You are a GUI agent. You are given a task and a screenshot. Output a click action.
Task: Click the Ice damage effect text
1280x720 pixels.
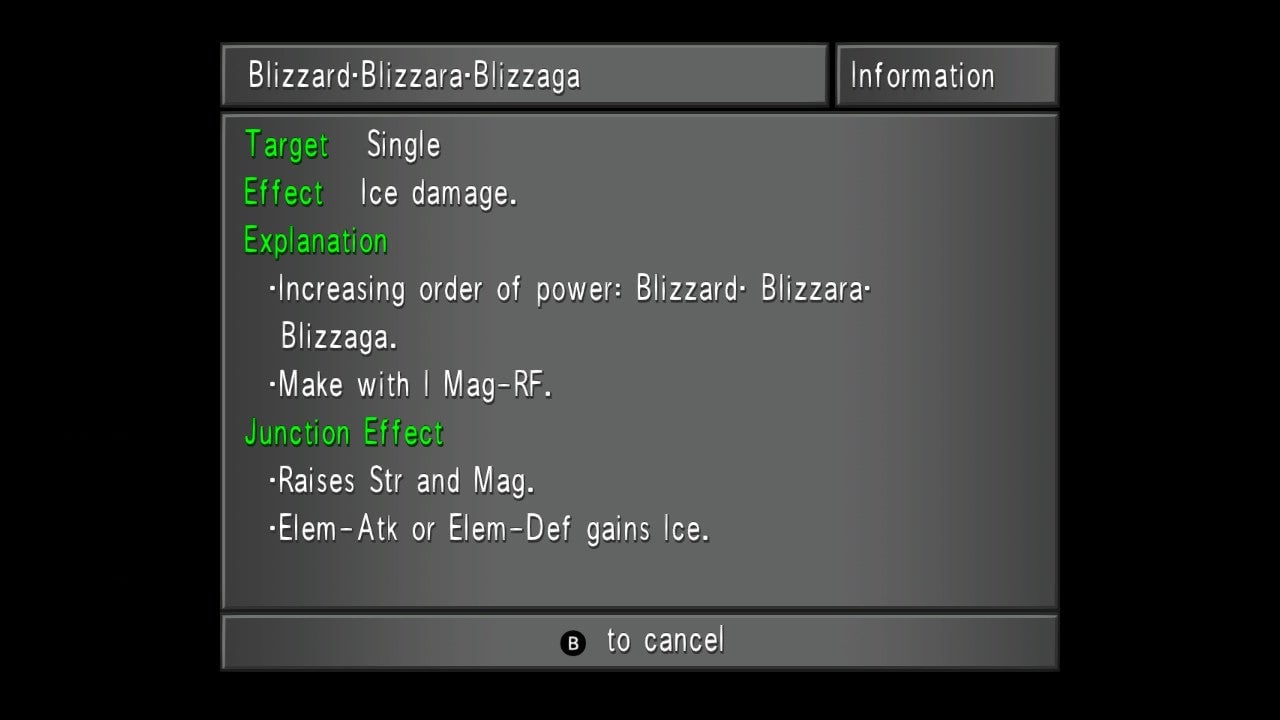[x=437, y=193]
